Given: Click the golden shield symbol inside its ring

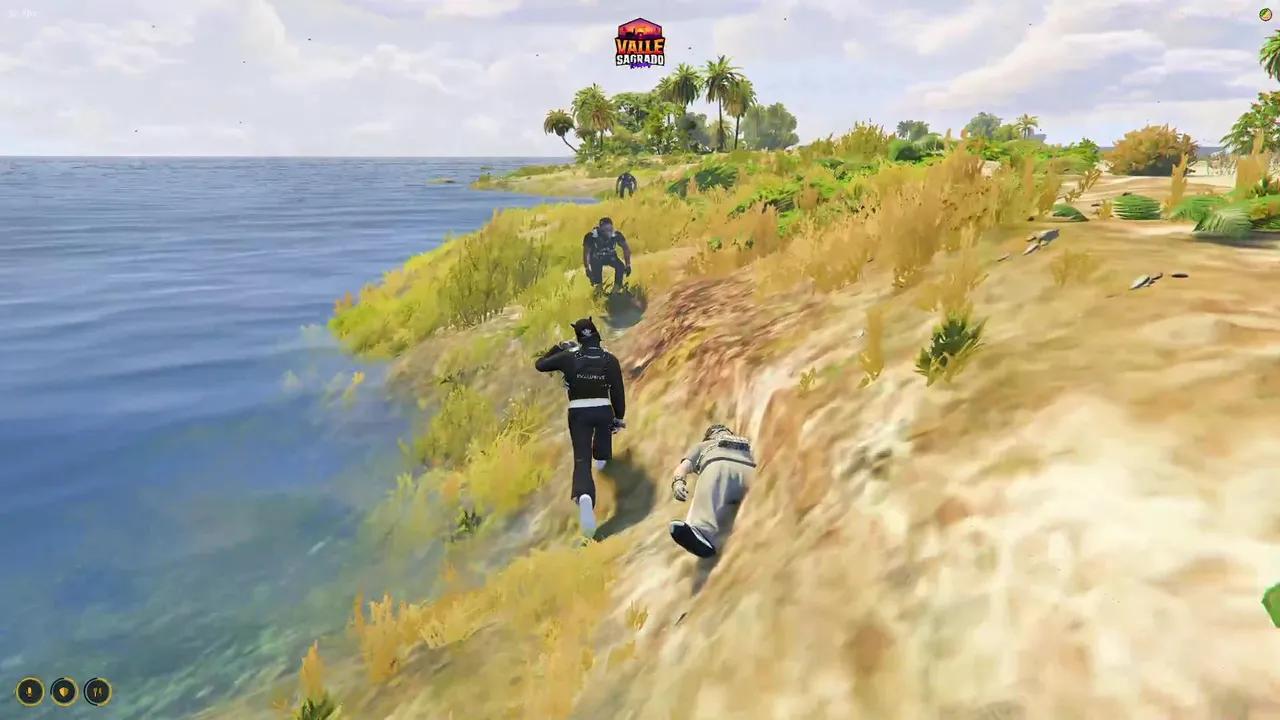Looking at the screenshot, I should (63, 692).
